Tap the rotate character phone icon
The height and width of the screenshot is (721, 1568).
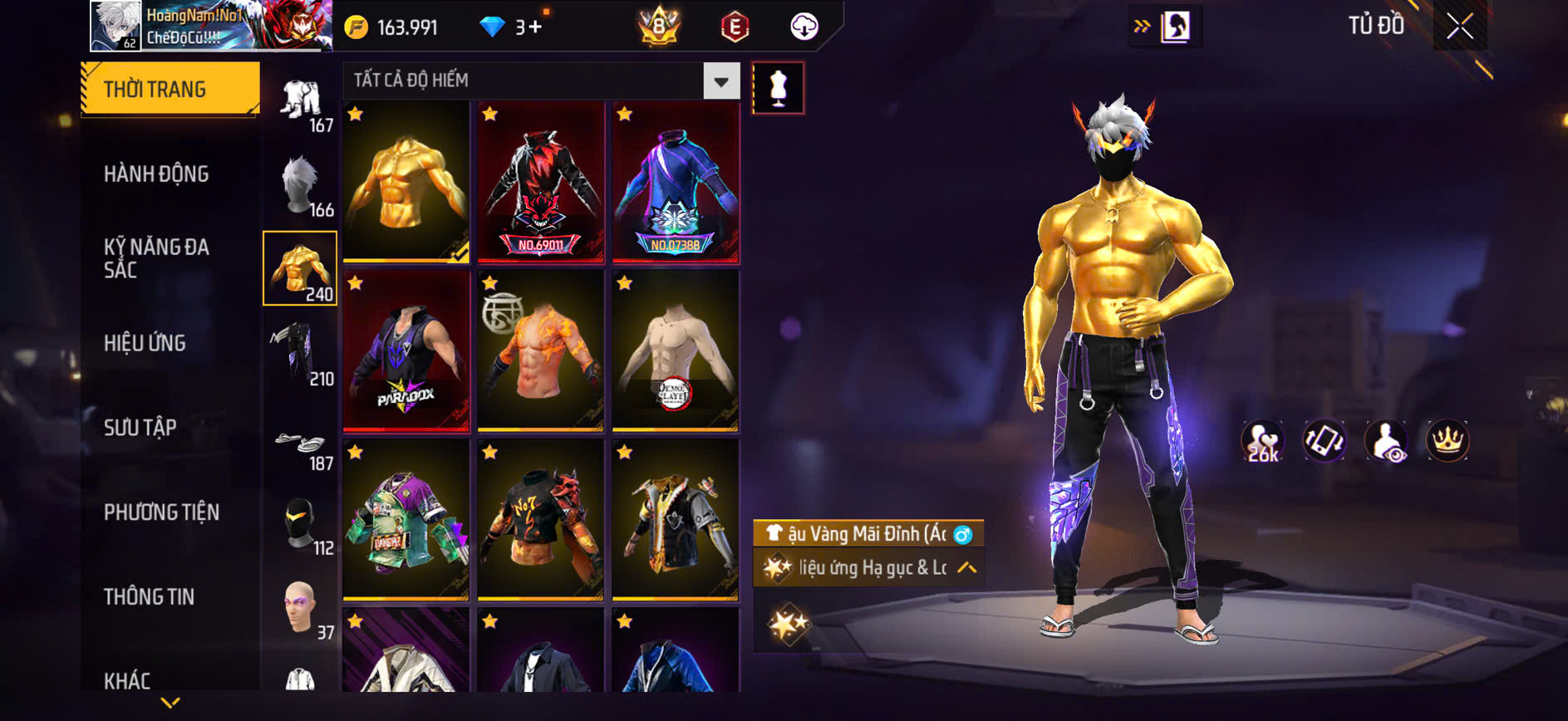pyautogui.click(x=1326, y=441)
